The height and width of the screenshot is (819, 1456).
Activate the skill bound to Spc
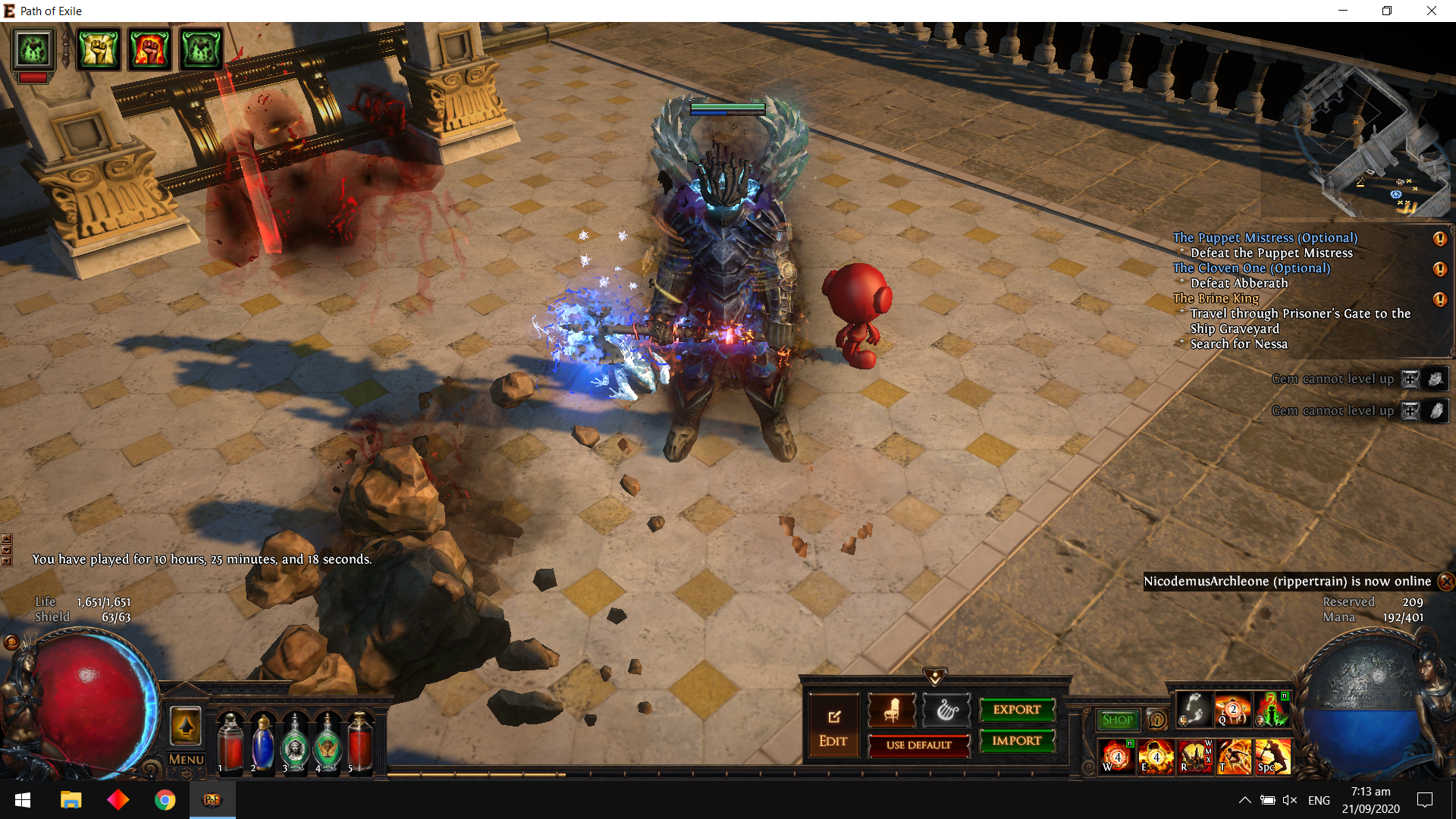tap(1273, 756)
